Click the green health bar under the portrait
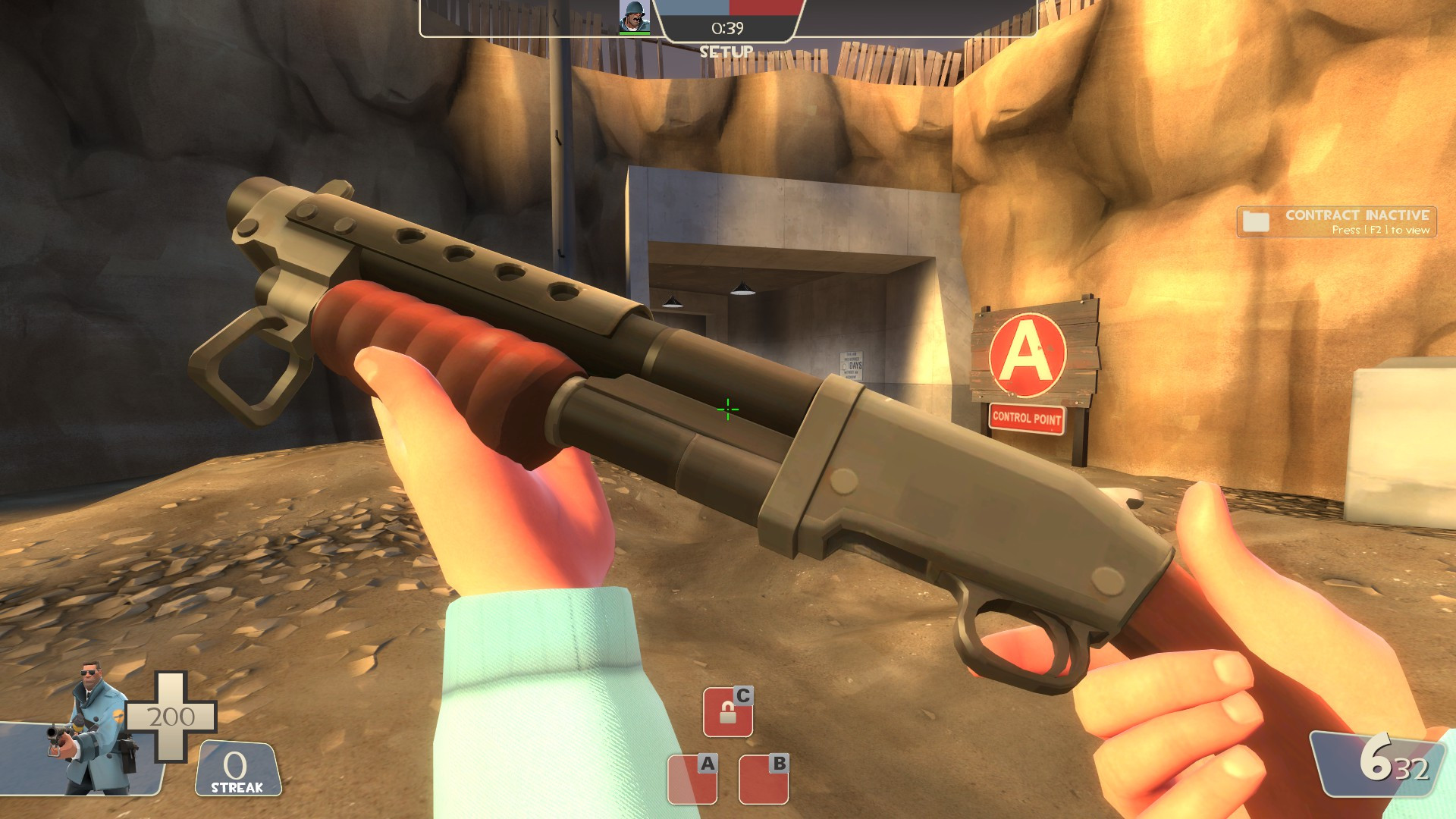Viewport: 1456px width, 819px height. coord(634,33)
